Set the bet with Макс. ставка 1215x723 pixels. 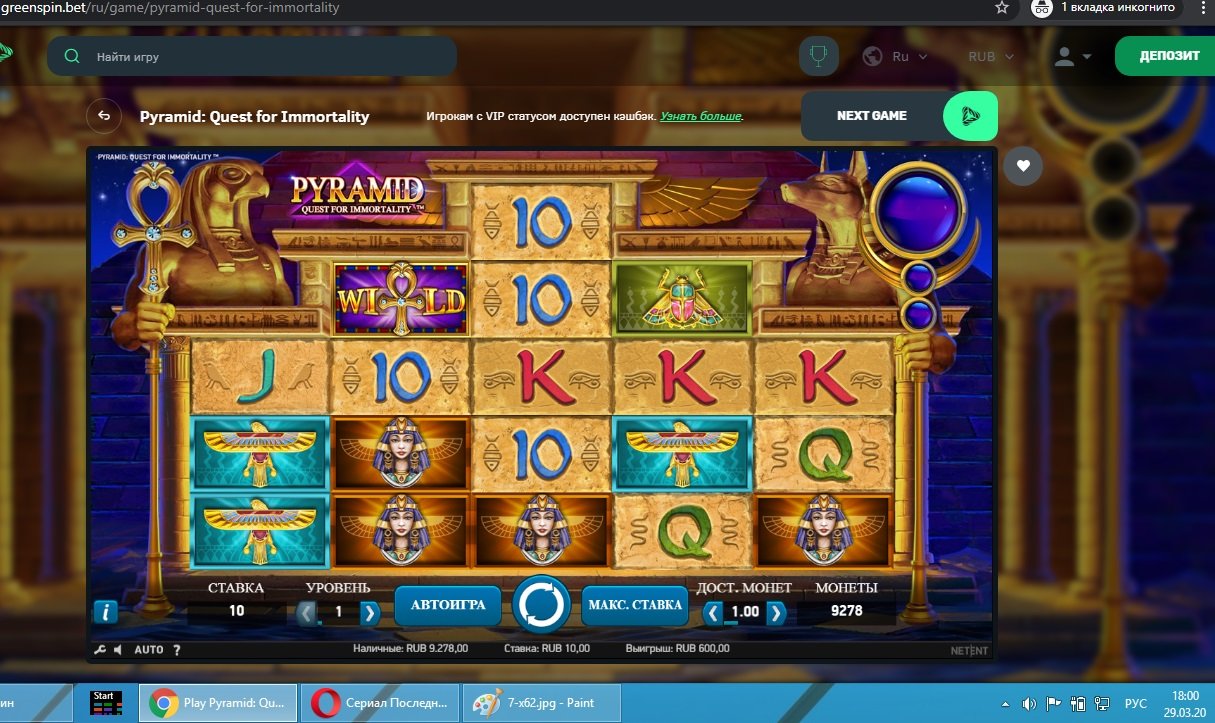(635, 605)
